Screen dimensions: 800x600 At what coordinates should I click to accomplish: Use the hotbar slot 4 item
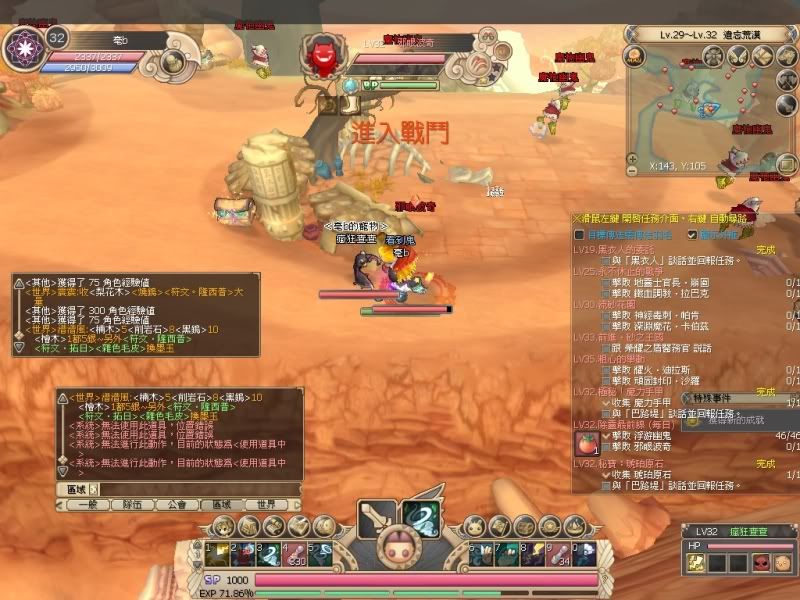(x=291, y=553)
